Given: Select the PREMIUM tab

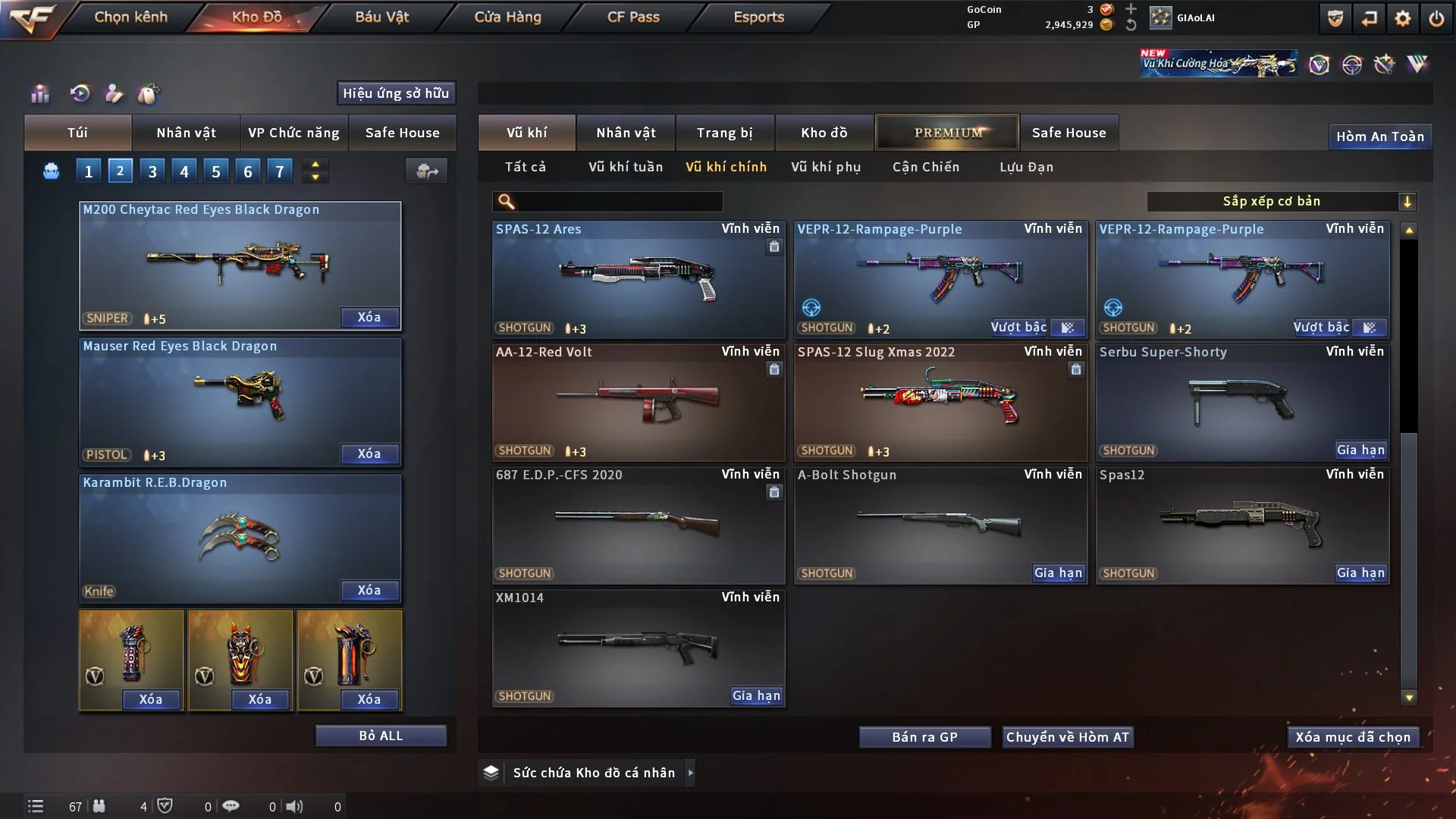Looking at the screenshot, I should click(947, 133).
